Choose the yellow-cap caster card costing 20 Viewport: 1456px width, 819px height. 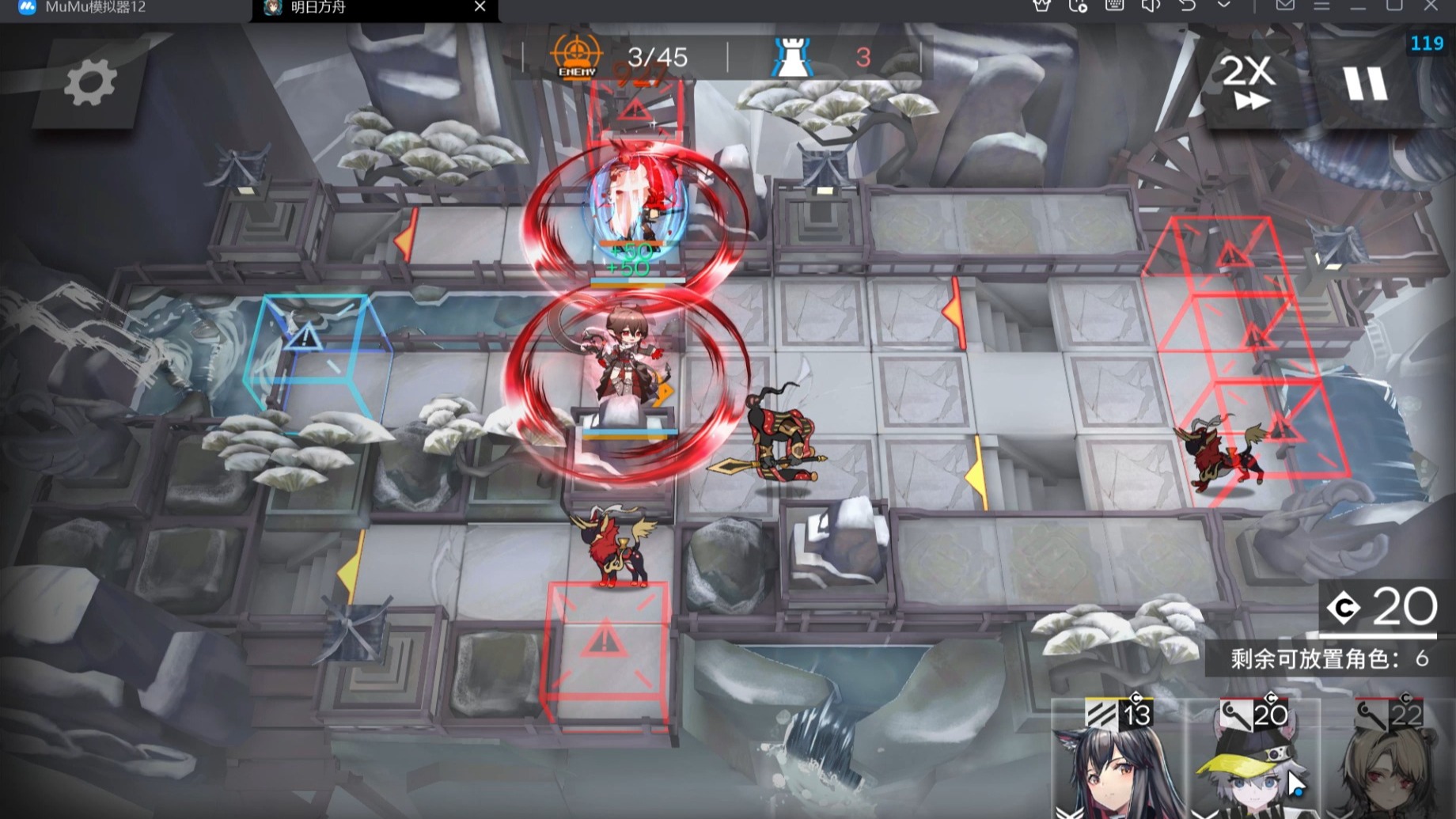[1253, 761]
